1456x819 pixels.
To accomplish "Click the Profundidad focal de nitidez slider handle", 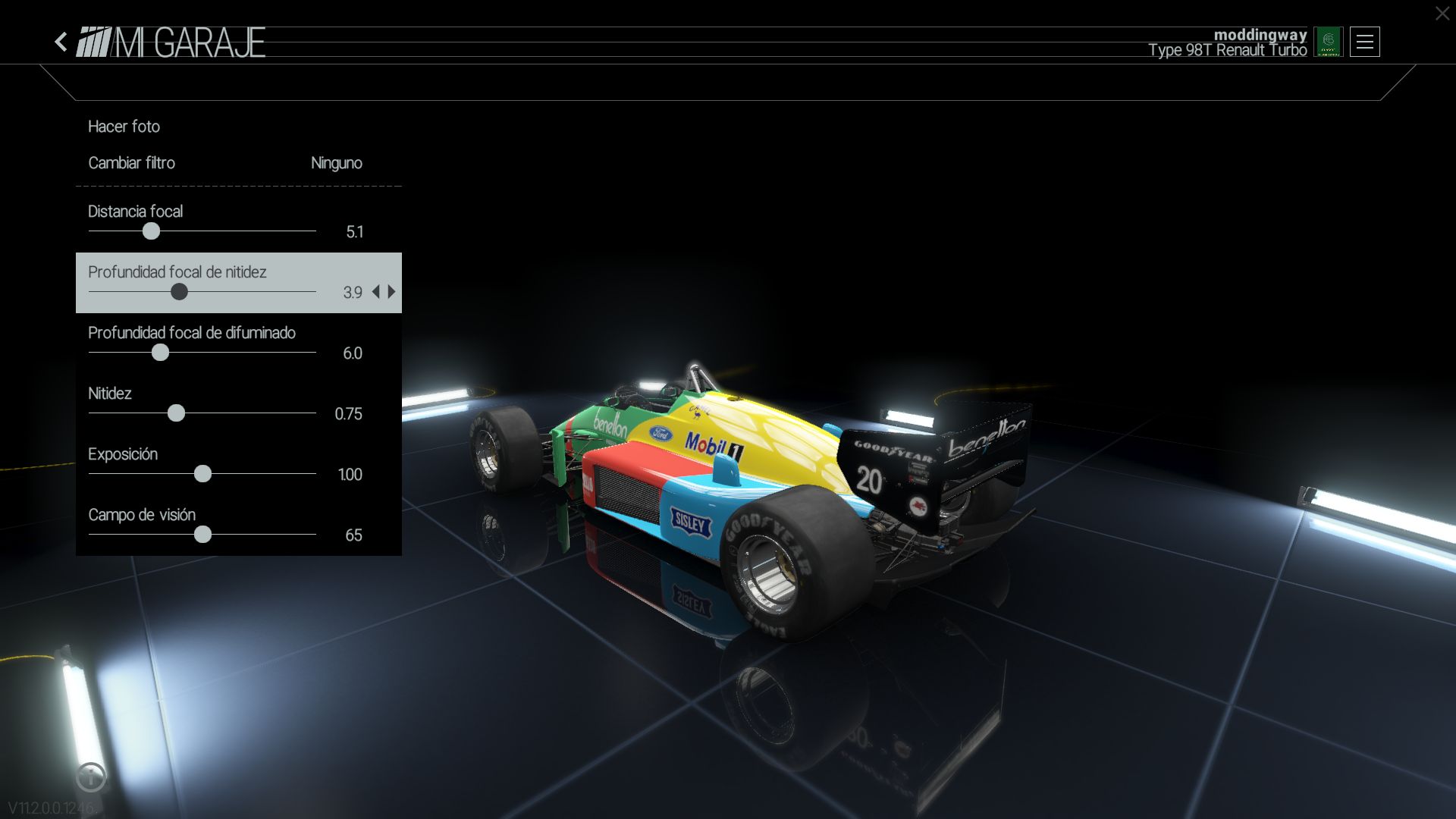I will pos(179,292).
